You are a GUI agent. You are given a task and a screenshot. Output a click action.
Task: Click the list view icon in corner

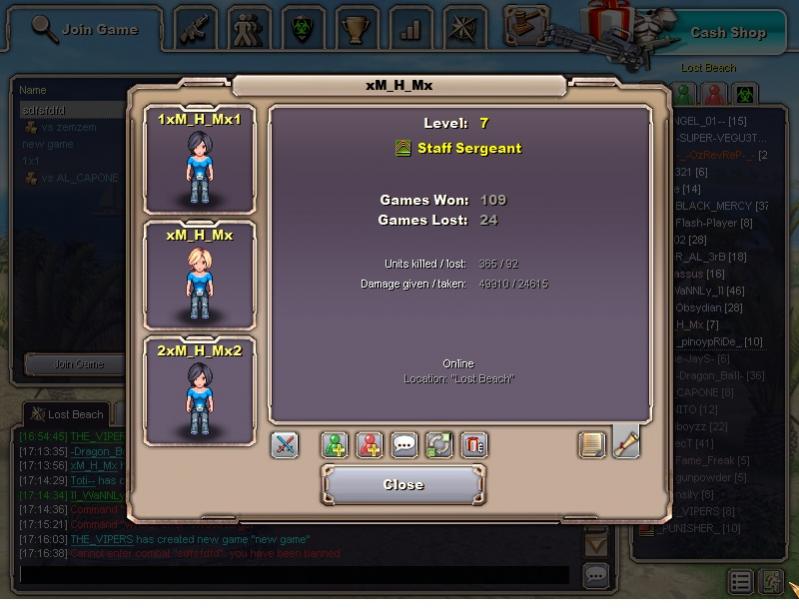[741, 582]
